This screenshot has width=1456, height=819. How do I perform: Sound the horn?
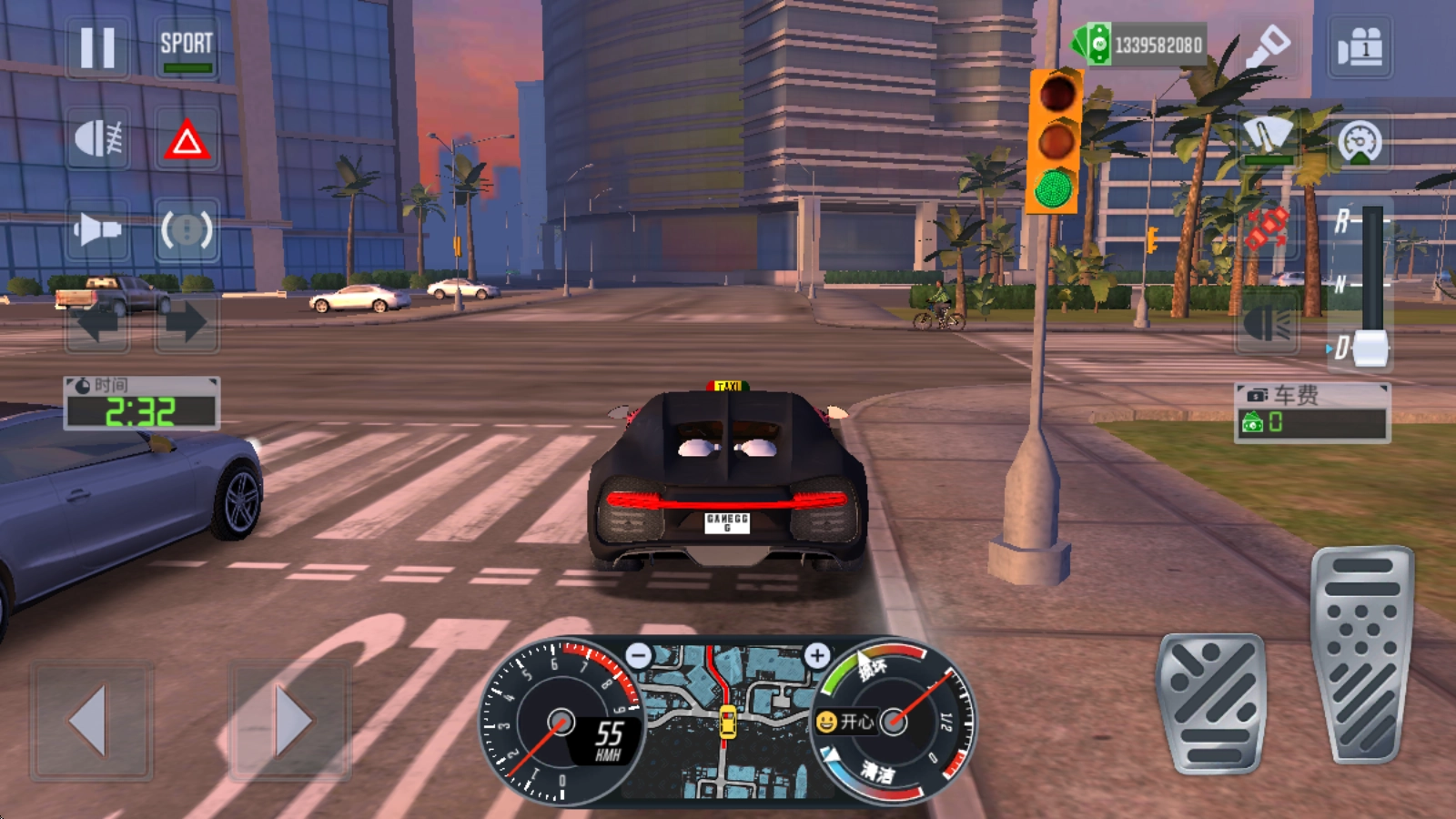pos(97,229)
